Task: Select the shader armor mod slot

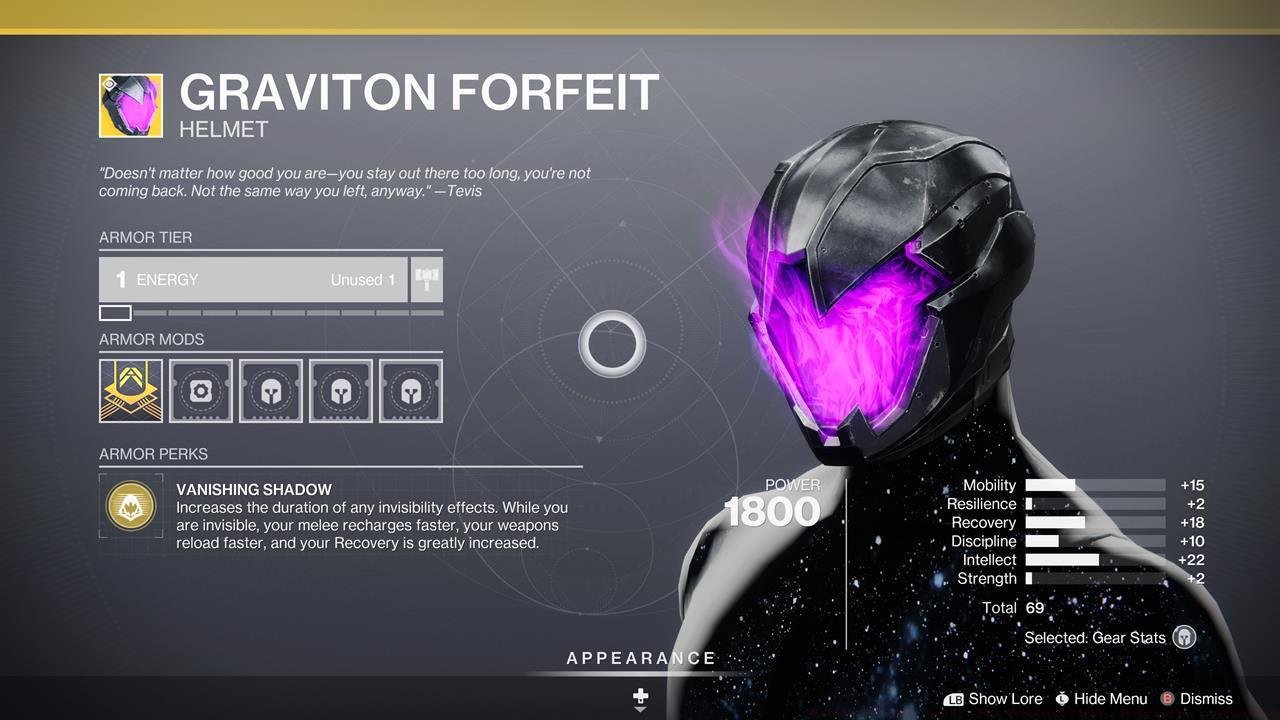Action: (x=131, y=390)
